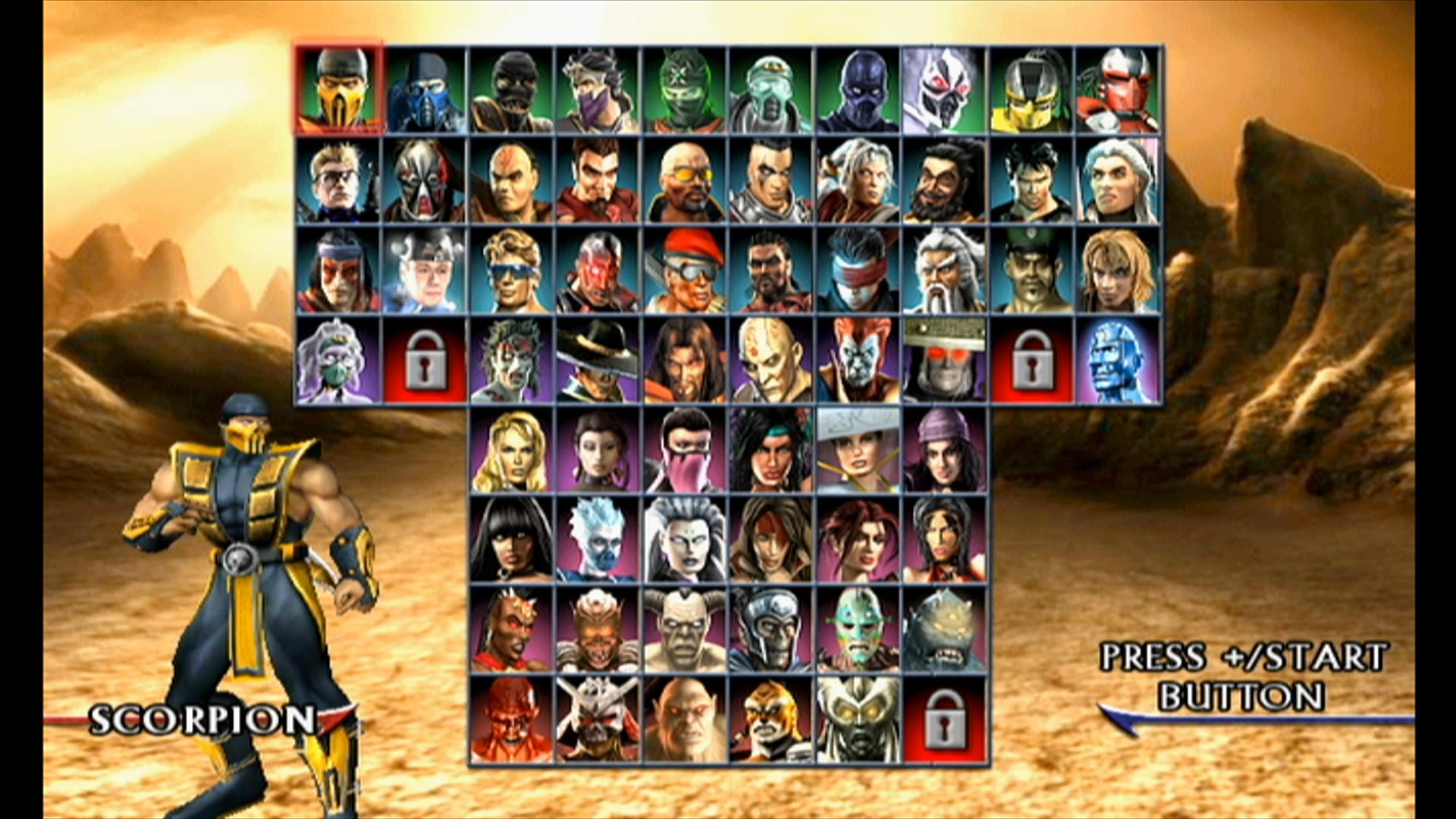Pick the tiger-faced Kintaro tile
Screen dimensions: 1456x819
770,719
